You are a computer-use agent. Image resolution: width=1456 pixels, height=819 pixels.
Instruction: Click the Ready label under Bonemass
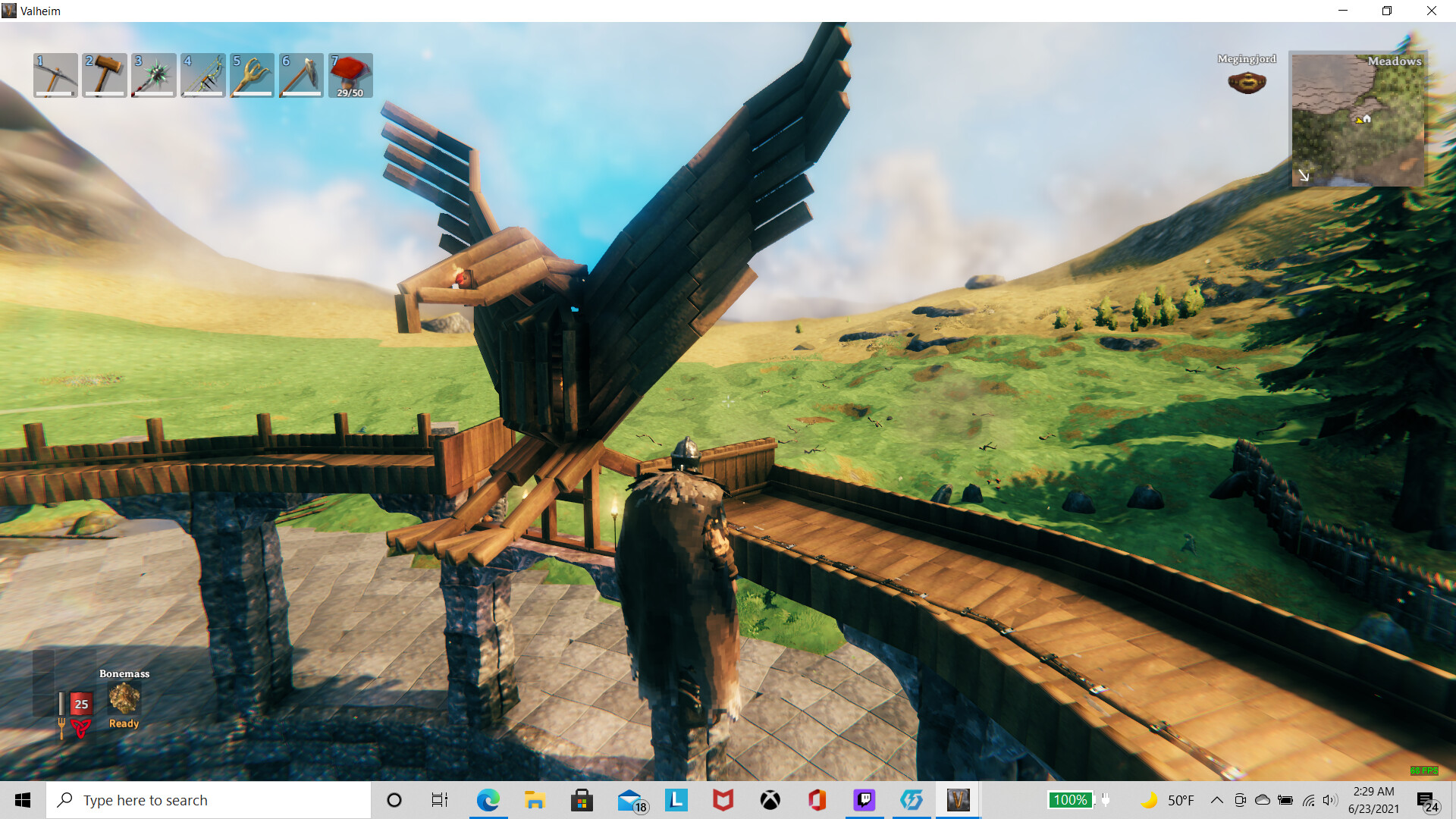point(123,723)
